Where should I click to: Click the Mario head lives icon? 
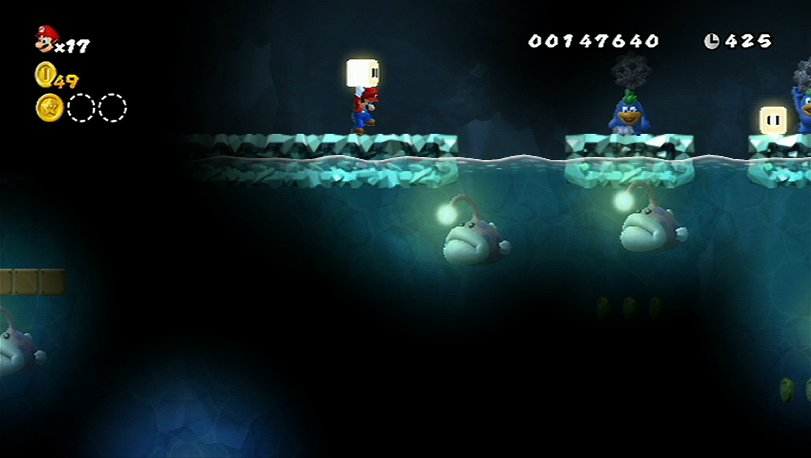tap(45, 39)
